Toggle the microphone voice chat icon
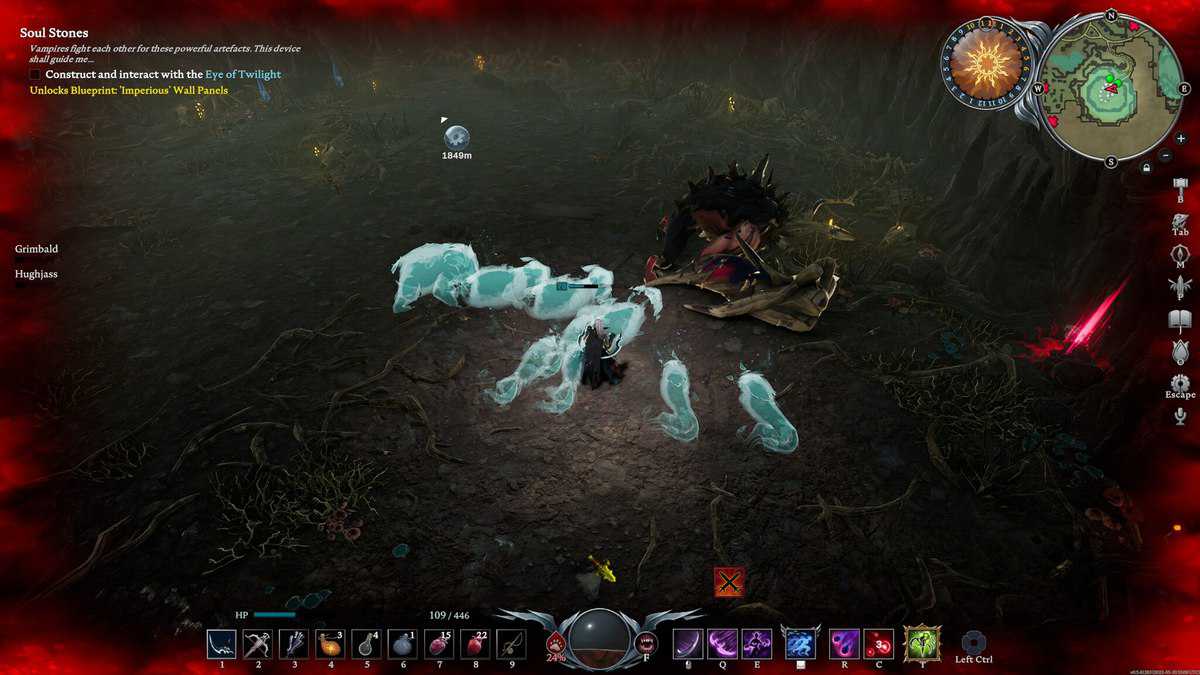Image resolution: width=1200 pixels, height=675 pixels. click(x=1180, y=416)
